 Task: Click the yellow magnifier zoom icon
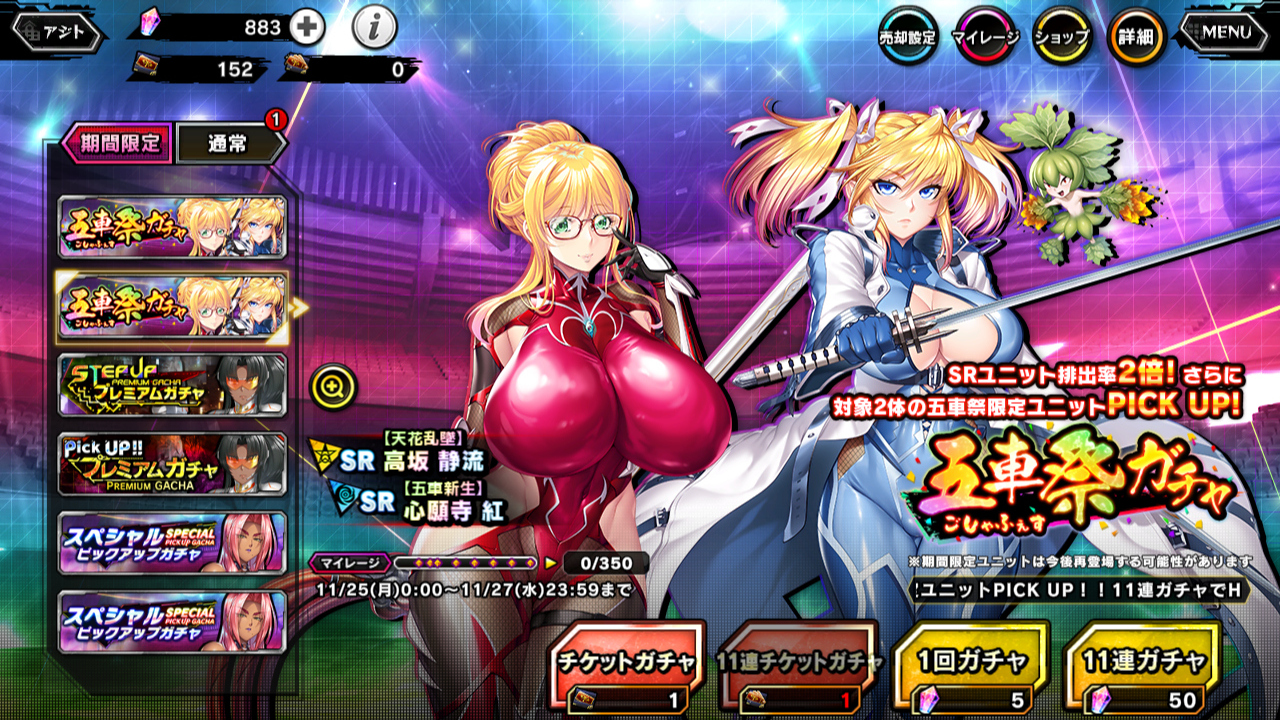(328, 386)
